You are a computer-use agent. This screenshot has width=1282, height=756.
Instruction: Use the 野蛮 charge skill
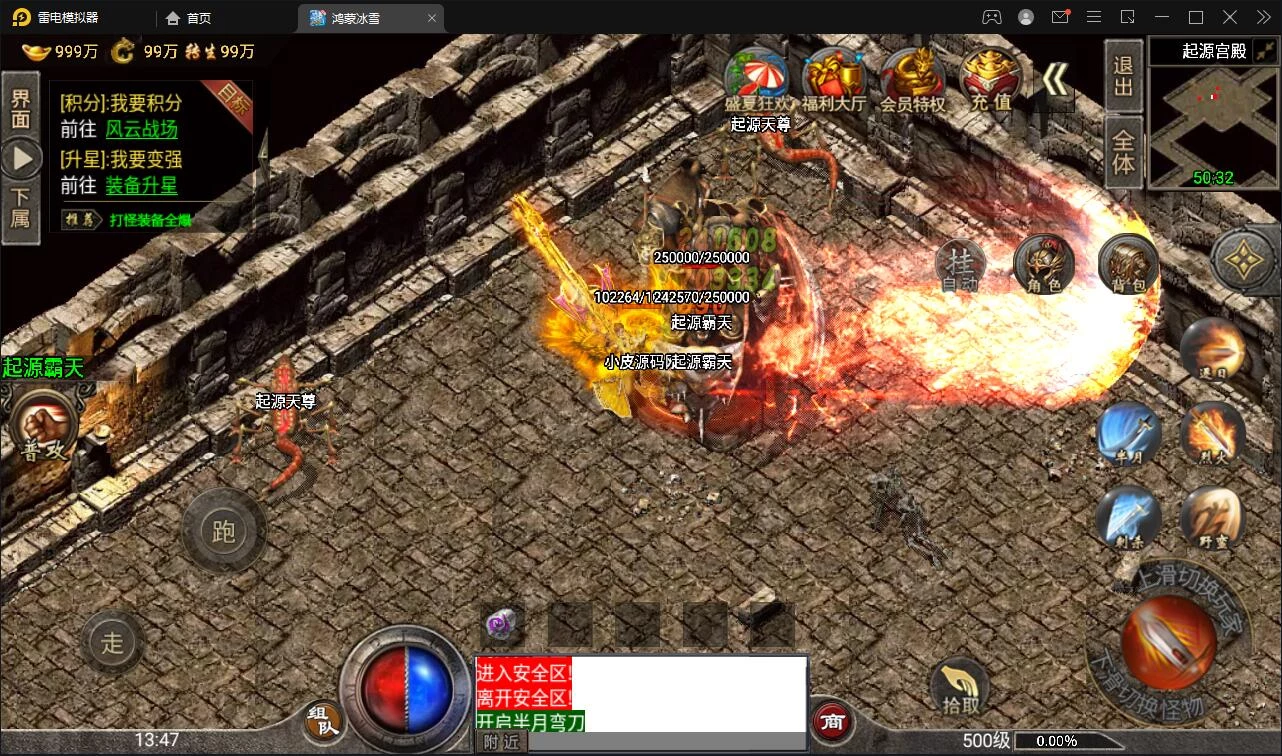pos(1212,518)
